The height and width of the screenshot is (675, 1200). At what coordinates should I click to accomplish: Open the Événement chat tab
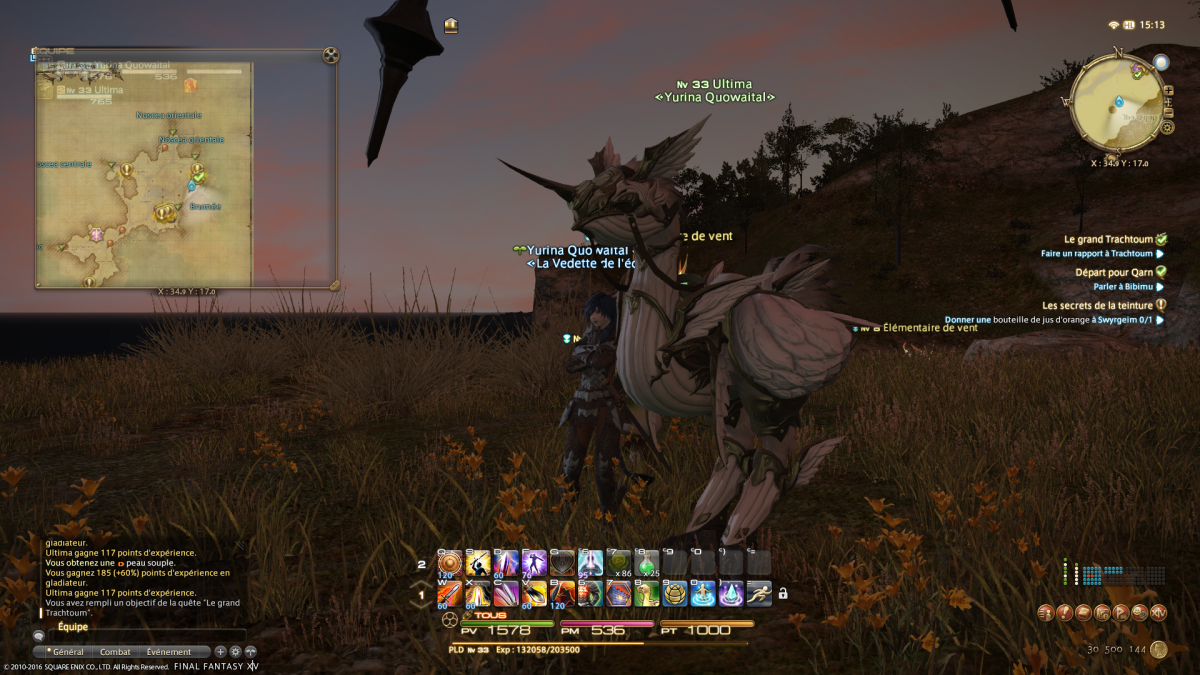pos(168,652)
